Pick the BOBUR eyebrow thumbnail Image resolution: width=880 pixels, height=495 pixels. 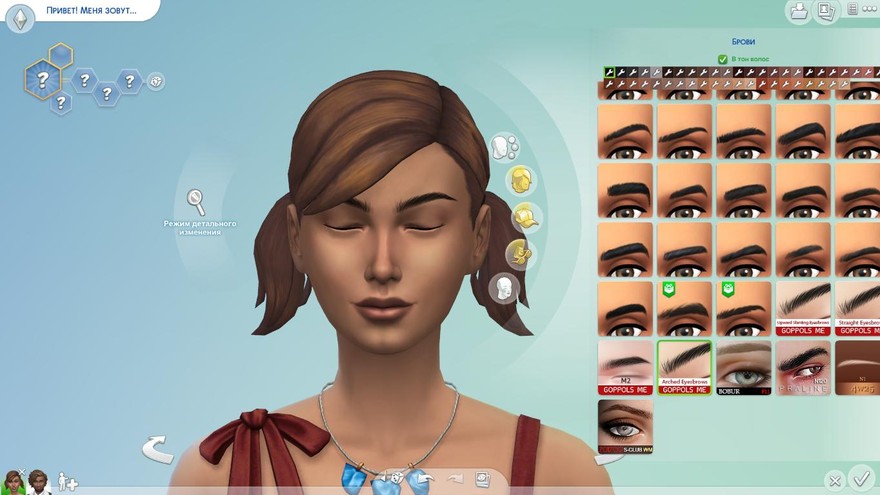(x=743, y=367)
